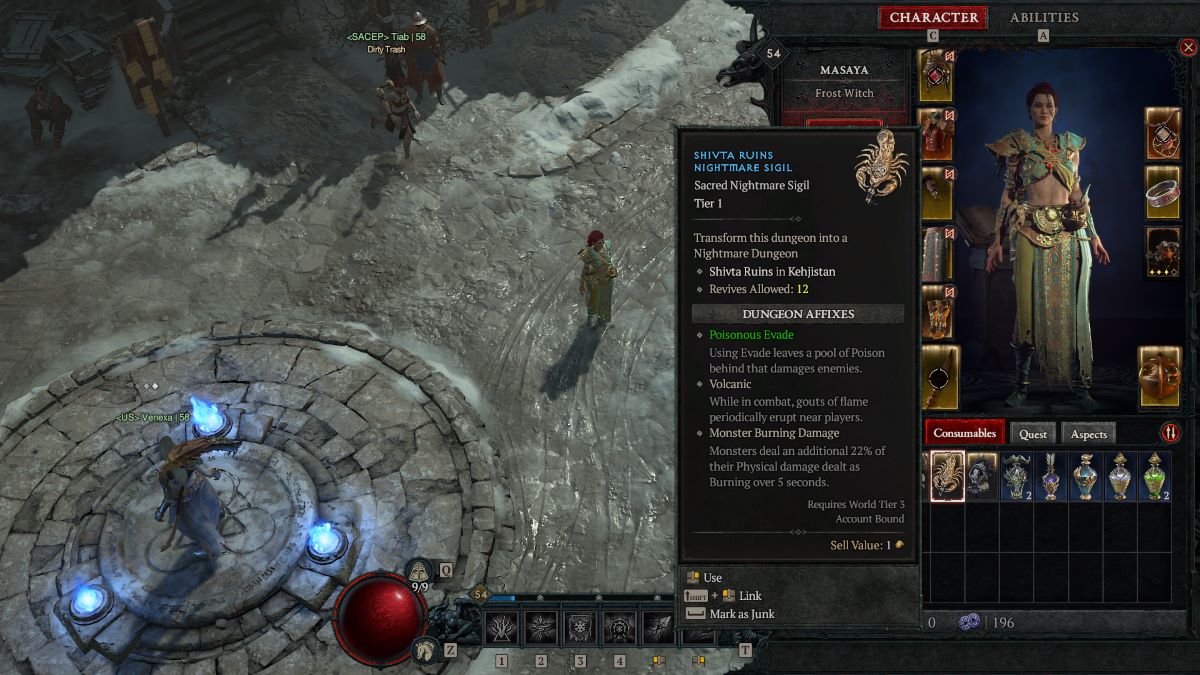This screenshot has height=675, width=1200.
Task: Select the green elixir bottle
Action: coord(1154,475)
